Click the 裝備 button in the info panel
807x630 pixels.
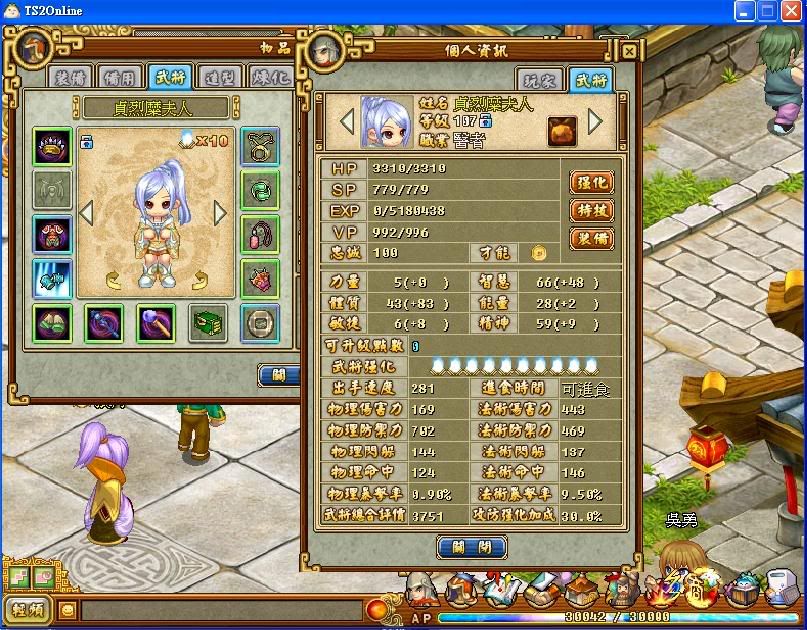(x=590, y=238)
